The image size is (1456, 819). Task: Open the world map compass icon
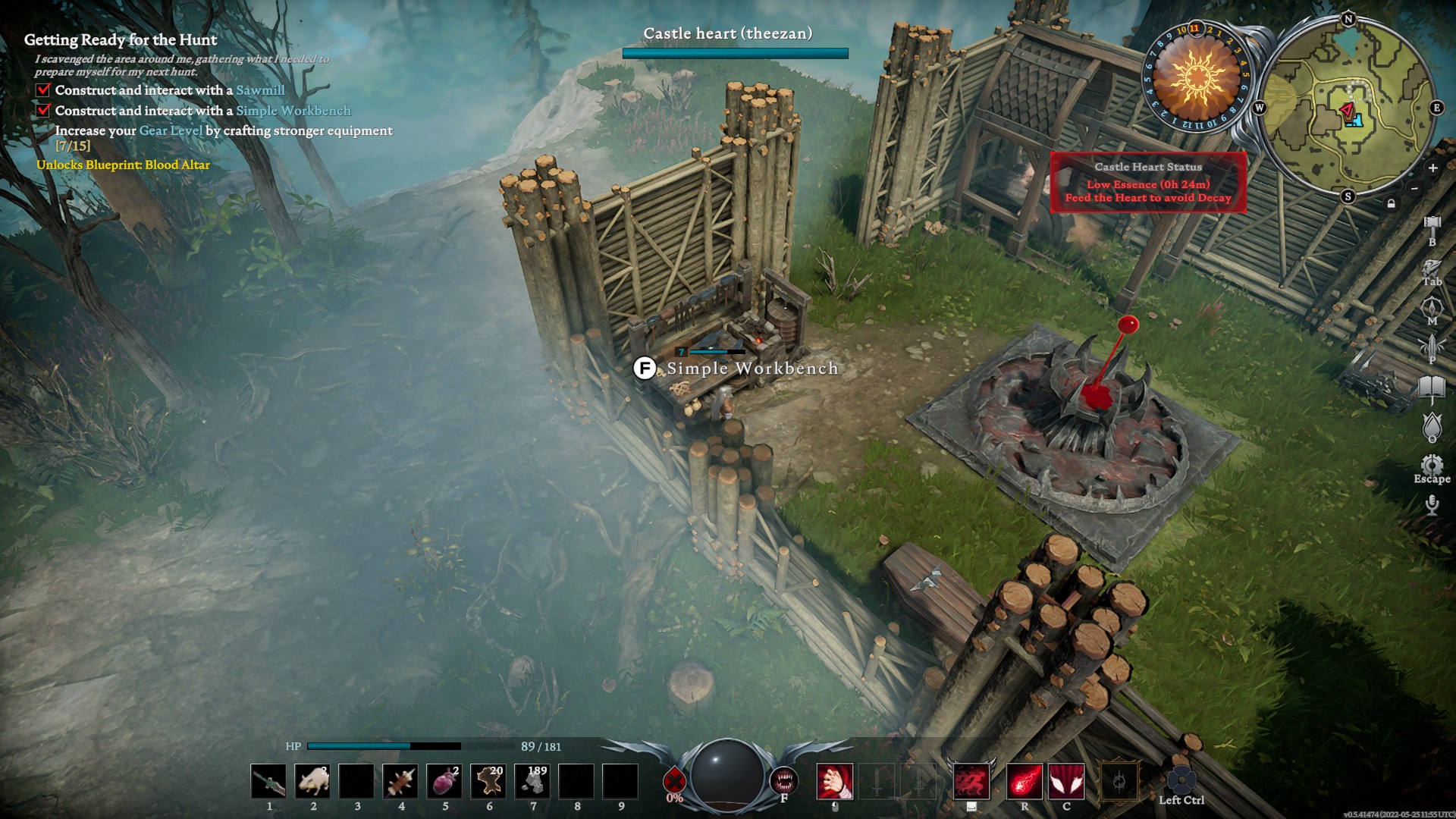click(x=1432, y=308)
